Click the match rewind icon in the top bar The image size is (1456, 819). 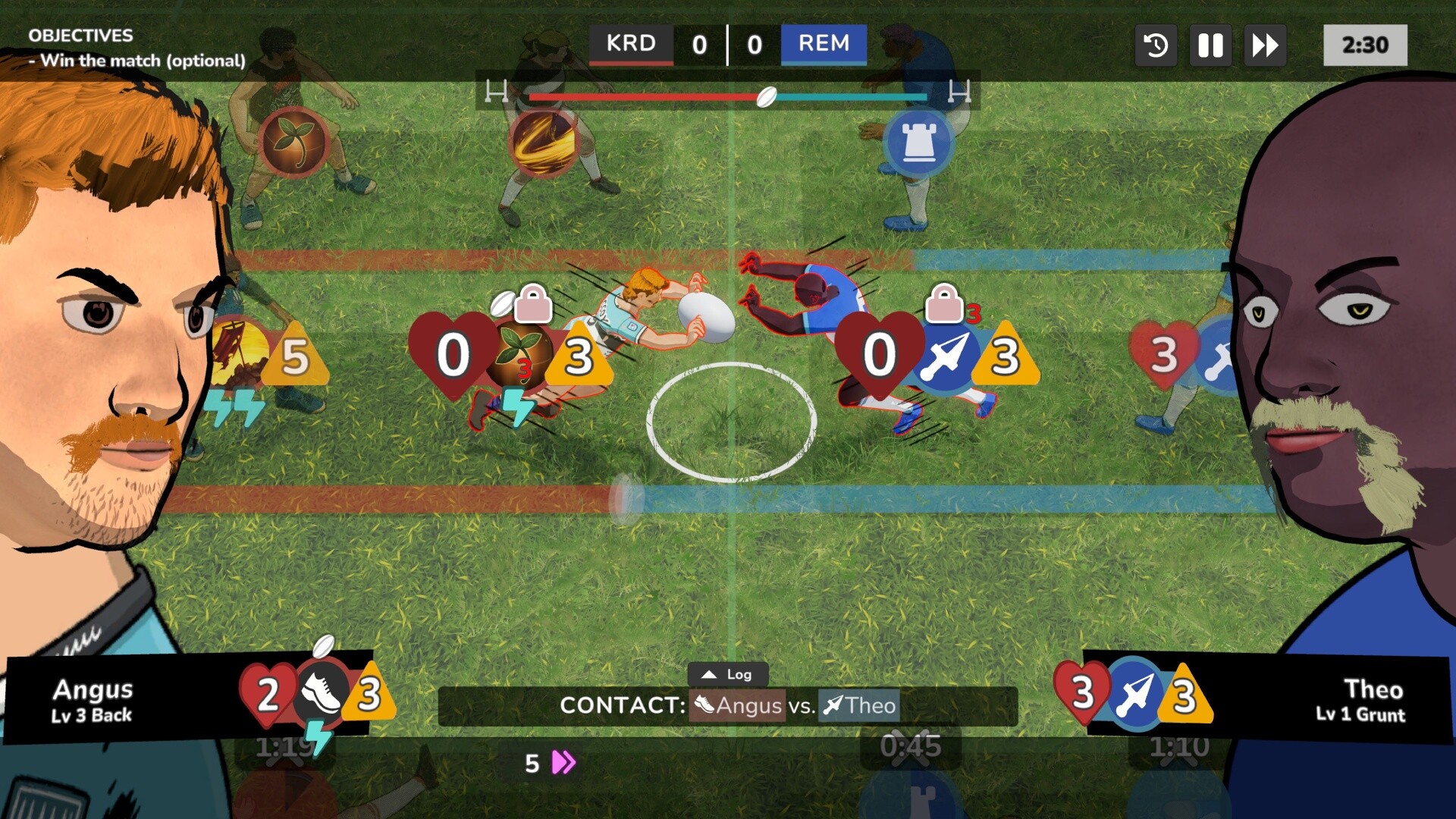pos(1155,45)
